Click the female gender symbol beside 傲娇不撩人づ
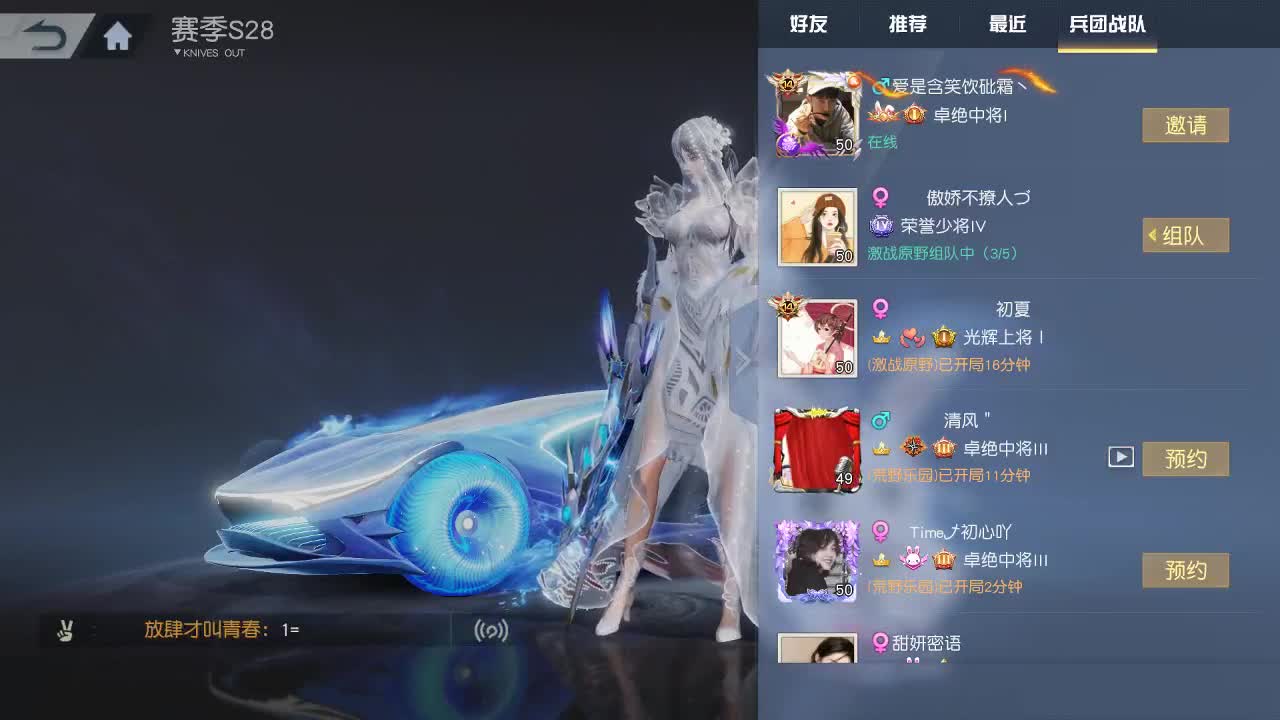 [x=879, y=198]
